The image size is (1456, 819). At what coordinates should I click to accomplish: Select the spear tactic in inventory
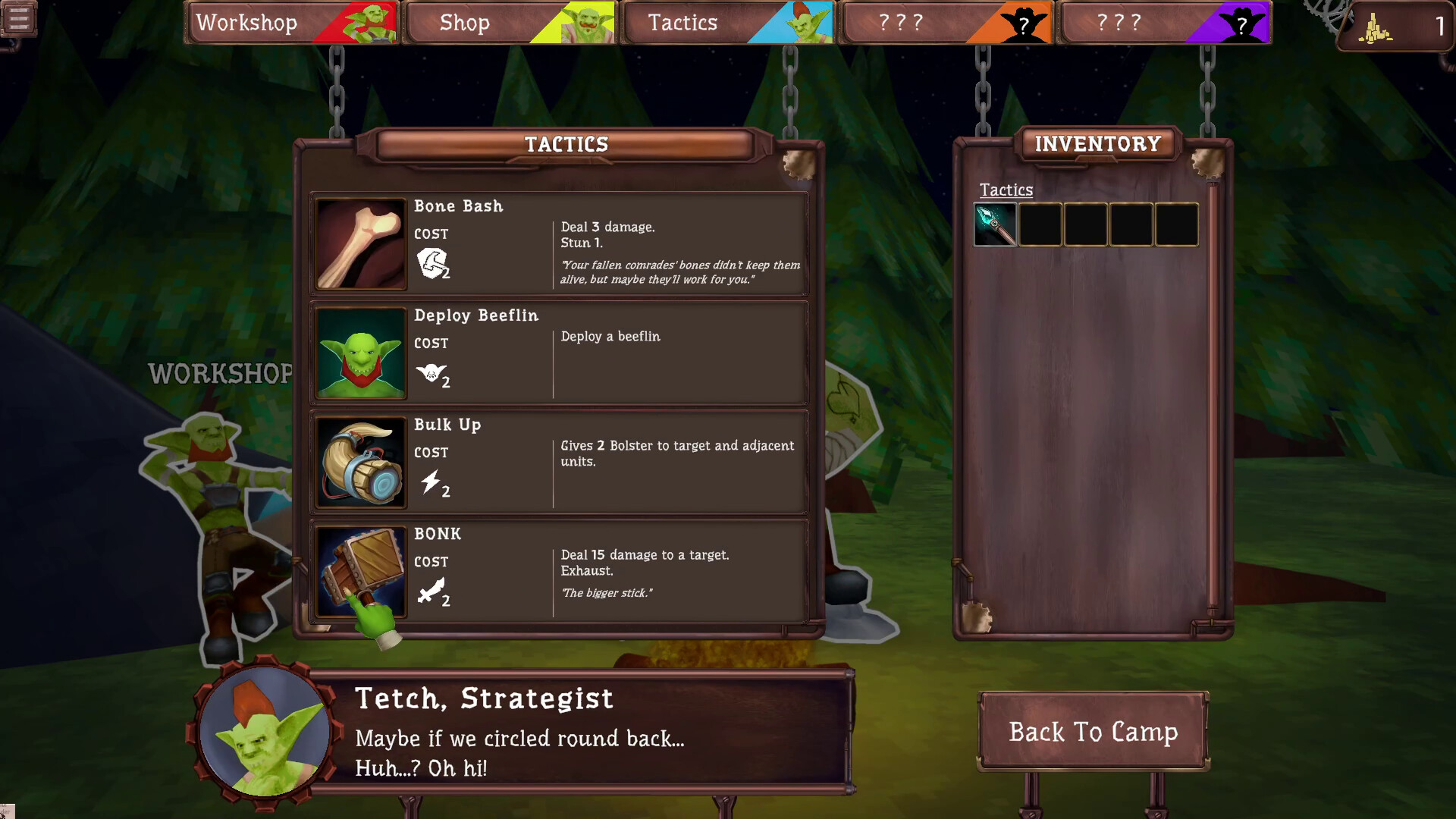995,225
